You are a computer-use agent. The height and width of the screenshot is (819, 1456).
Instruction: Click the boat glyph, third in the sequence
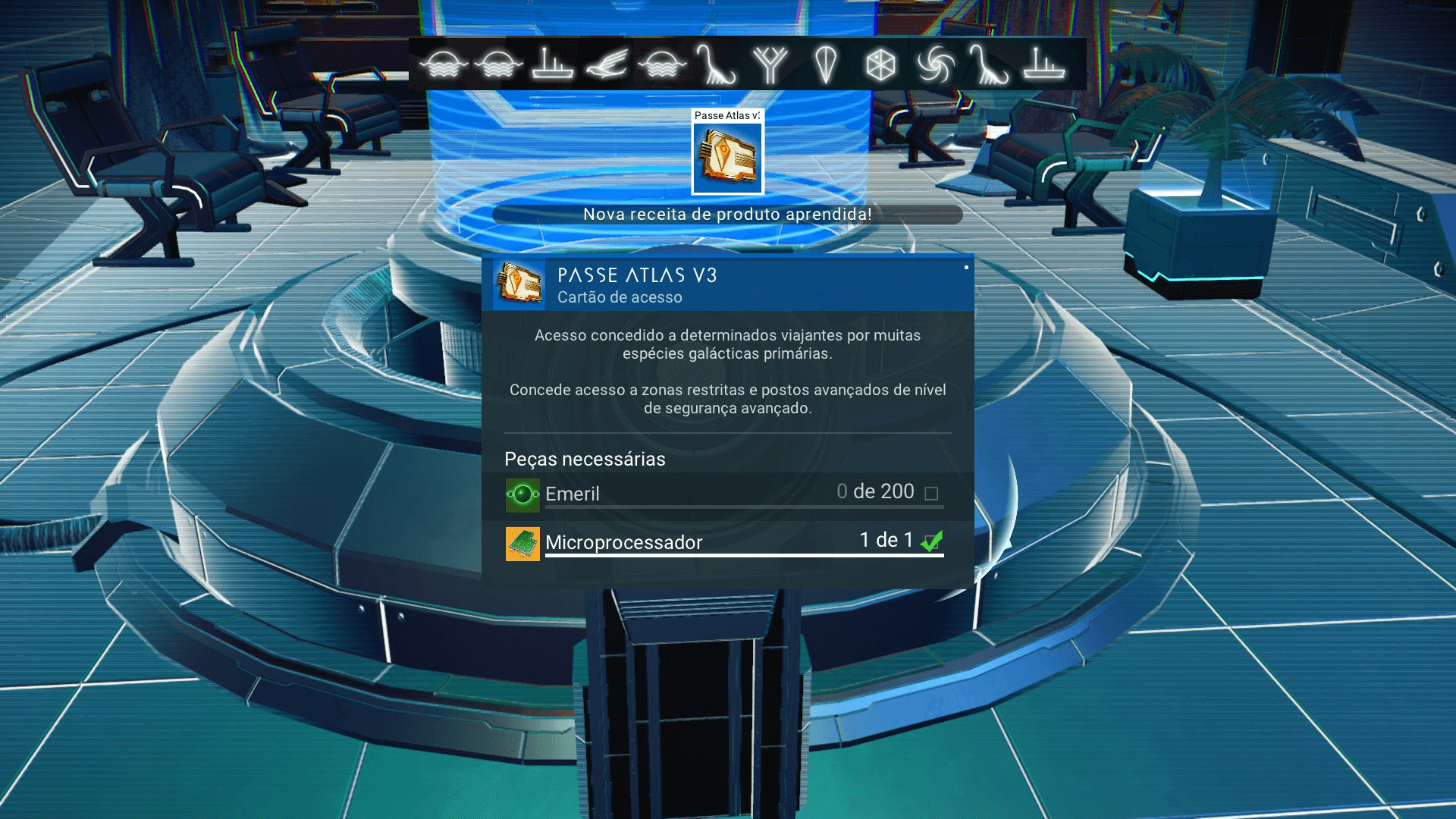[x=548, y=64]
